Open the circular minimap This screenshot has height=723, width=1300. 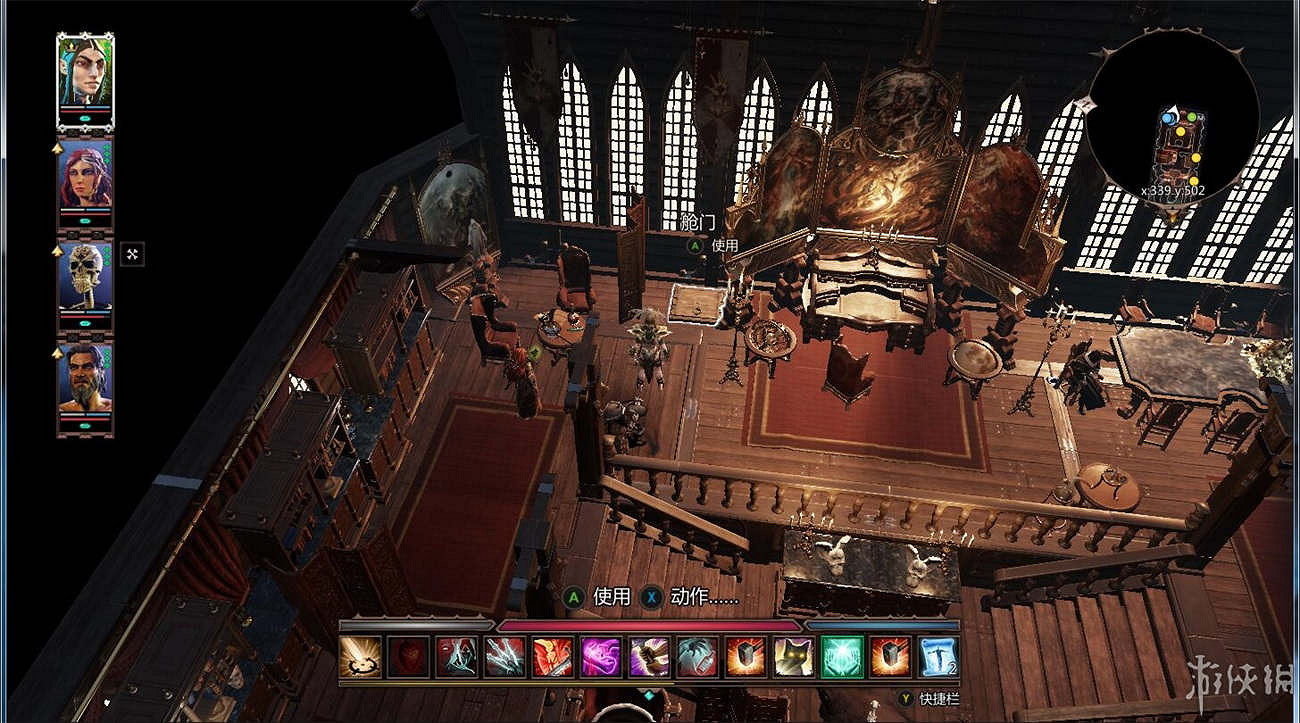click(1172, 122)
